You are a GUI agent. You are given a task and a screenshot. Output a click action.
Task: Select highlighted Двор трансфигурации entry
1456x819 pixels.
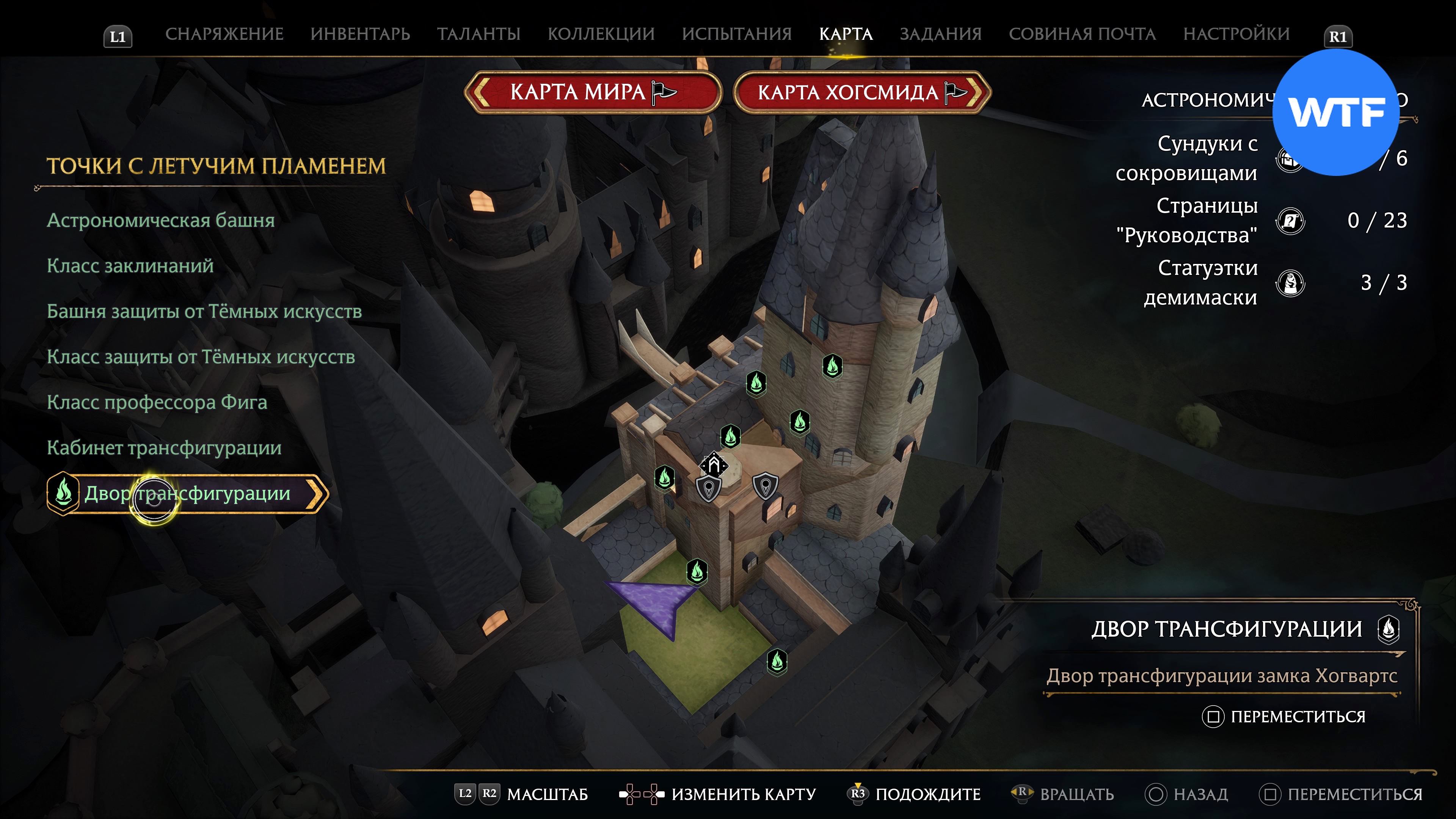coord(187,493)
